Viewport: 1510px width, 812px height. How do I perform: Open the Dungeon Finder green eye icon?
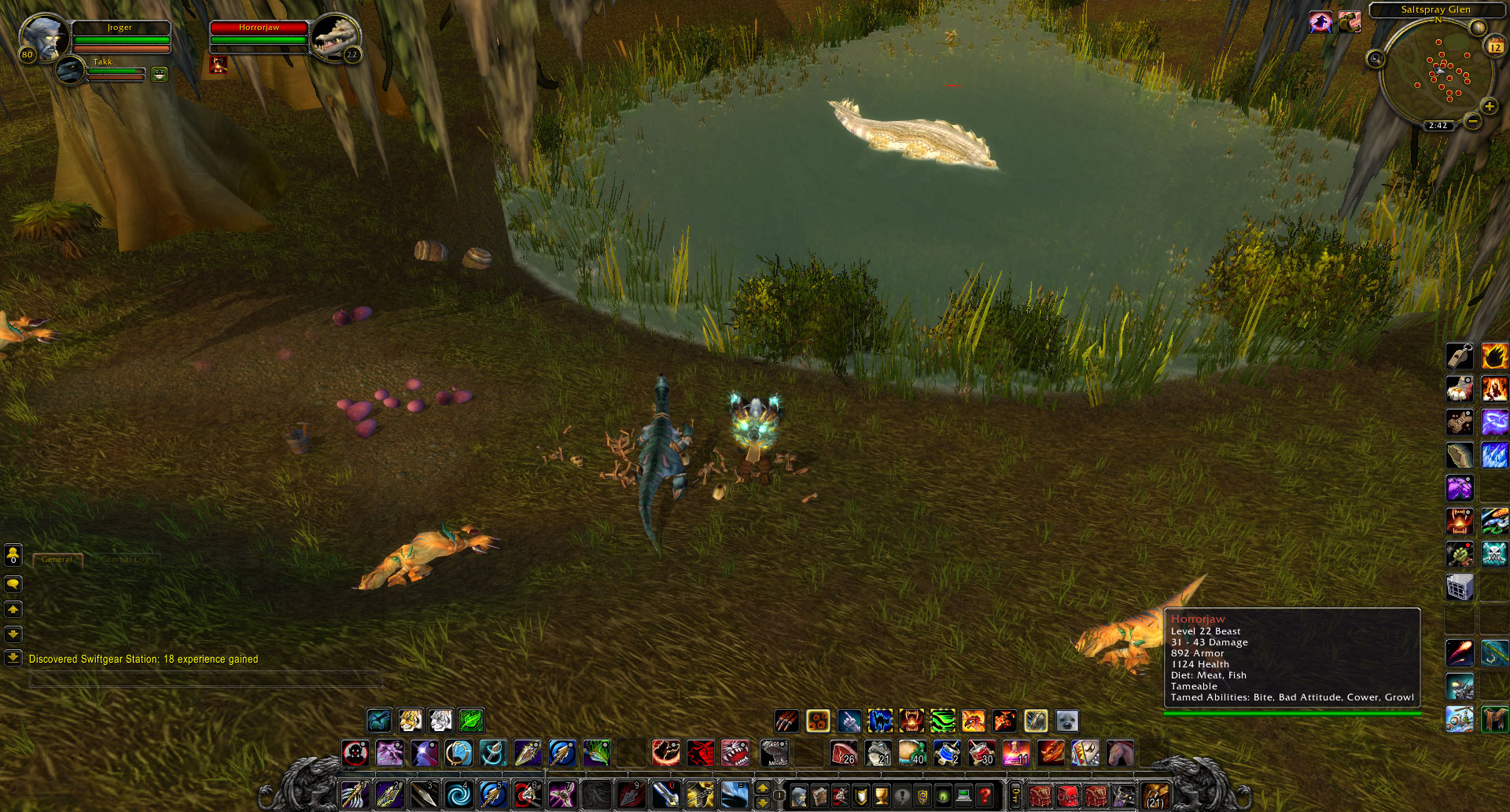[944, 794]
